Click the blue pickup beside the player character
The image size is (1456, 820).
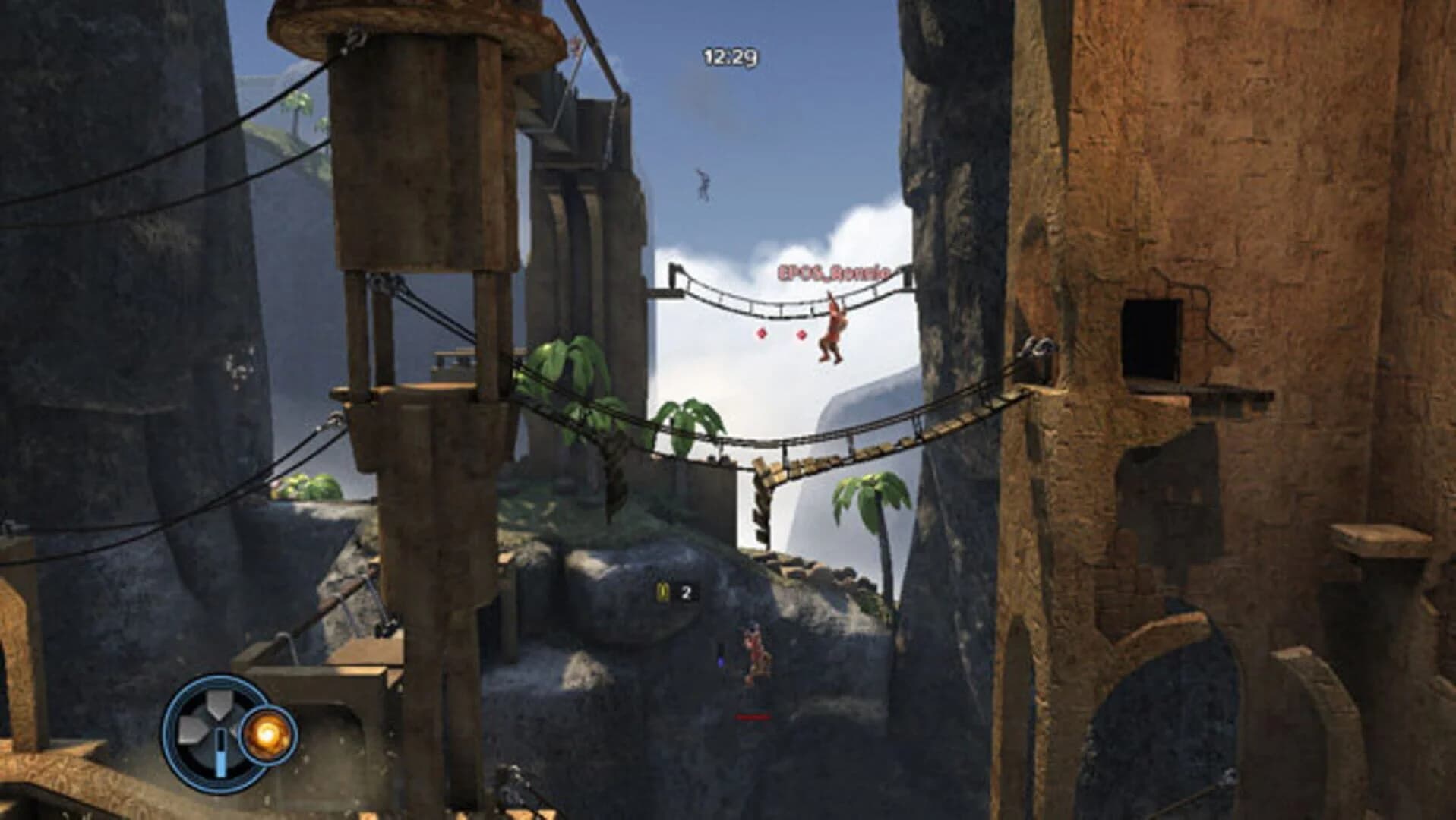tap(720, 661)
